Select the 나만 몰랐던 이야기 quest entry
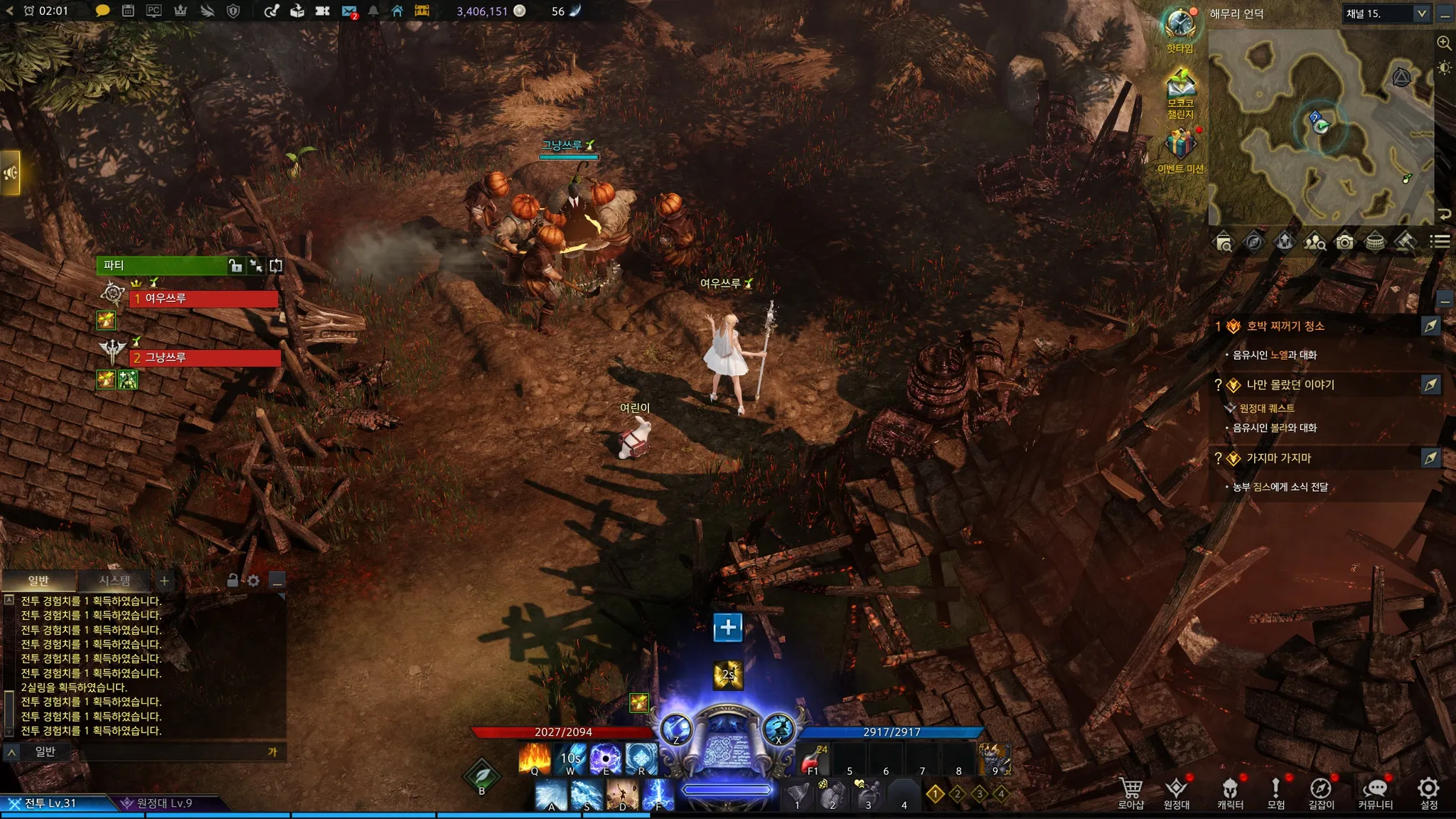Screen dimensions: 1456x819 pos(1290,385)
